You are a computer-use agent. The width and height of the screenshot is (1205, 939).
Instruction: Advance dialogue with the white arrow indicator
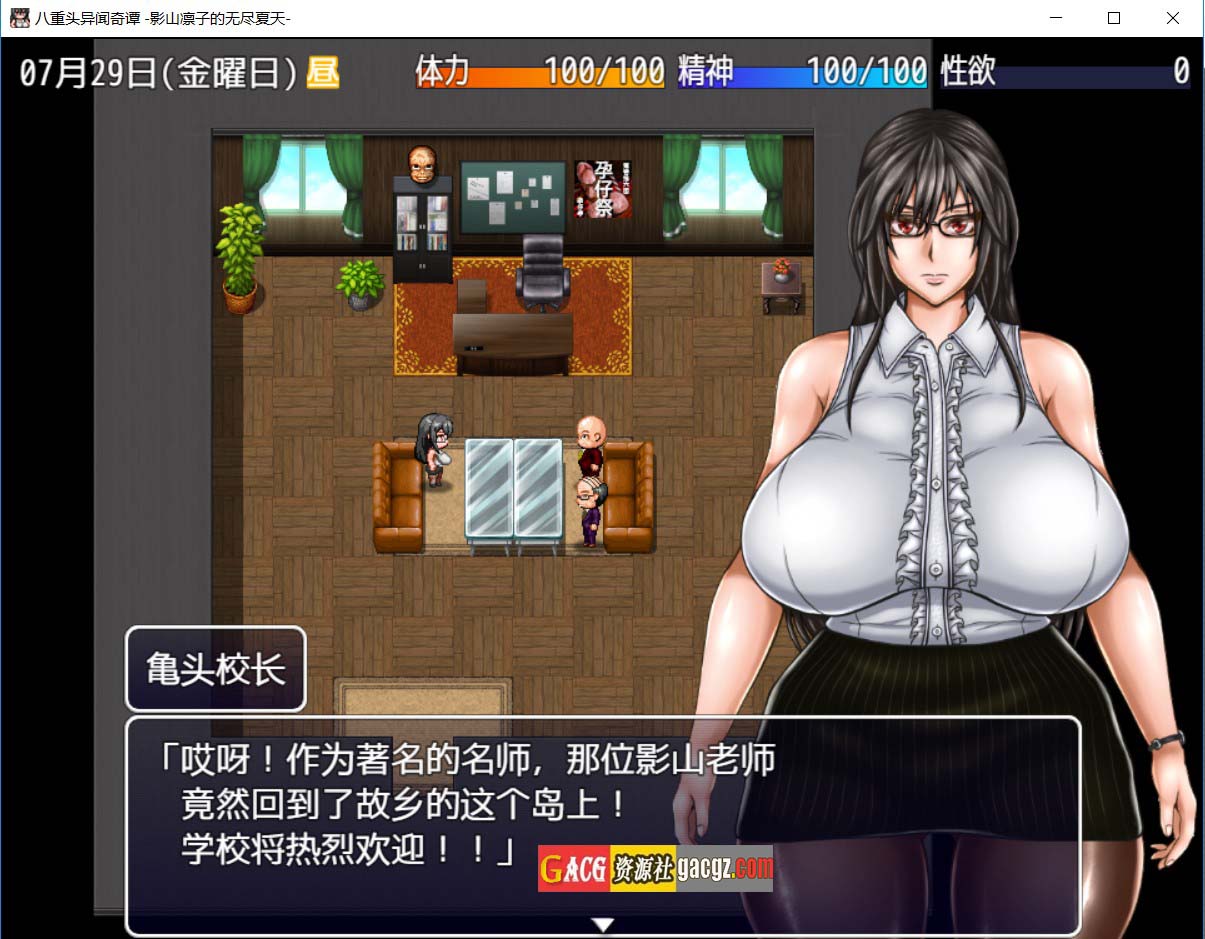(x=602, y=925)
